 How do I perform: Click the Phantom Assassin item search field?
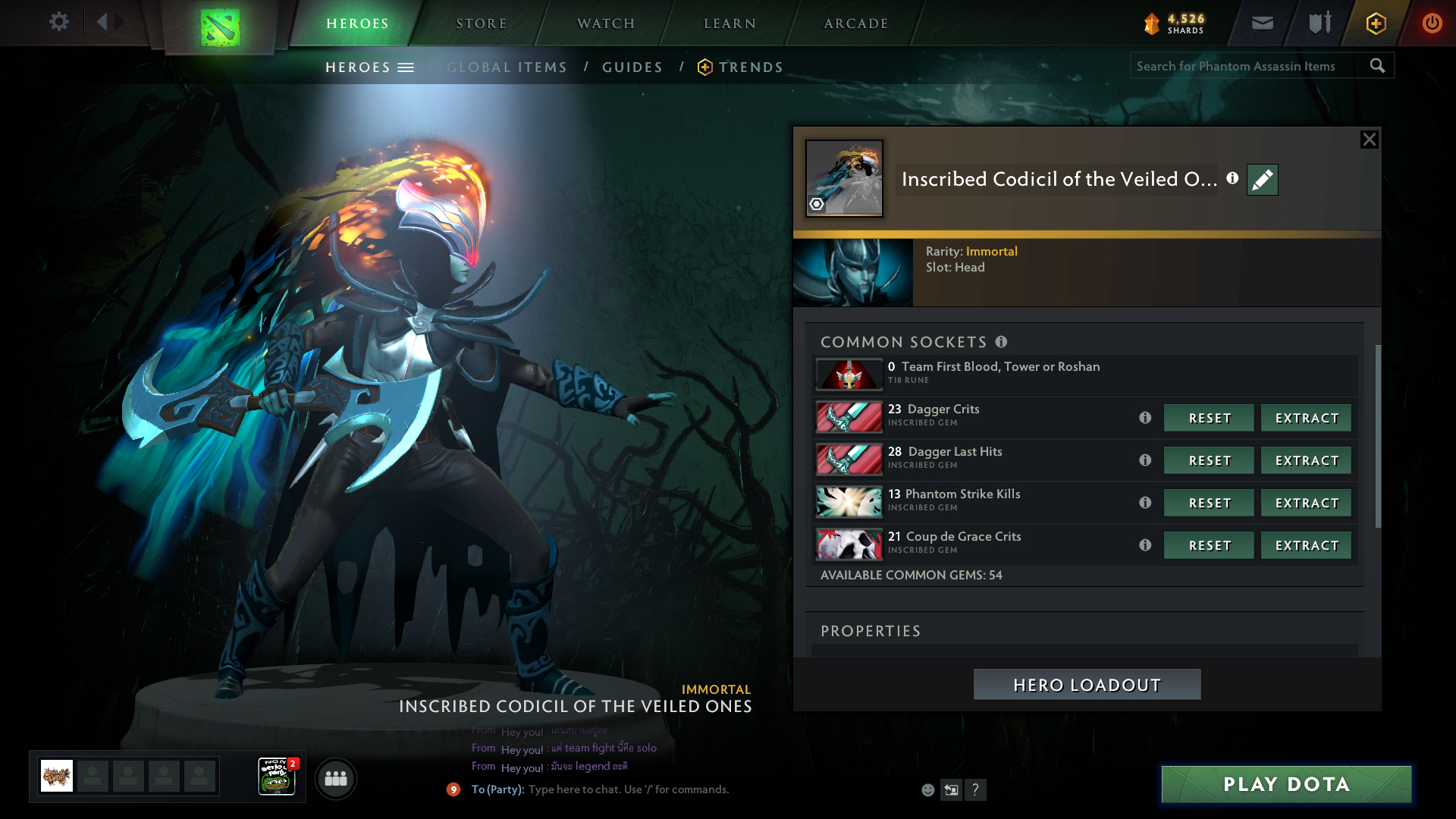click(x=1247, y=66)
